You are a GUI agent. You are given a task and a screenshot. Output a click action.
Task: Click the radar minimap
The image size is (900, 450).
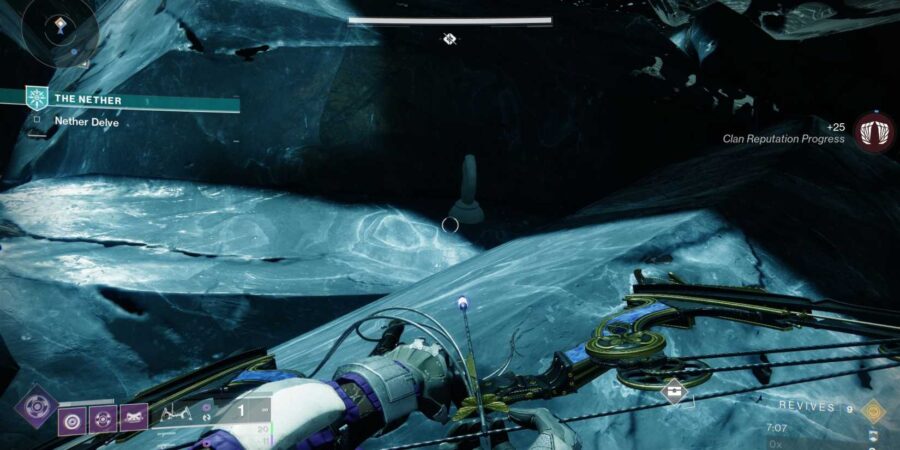click(x=58, y=30)
